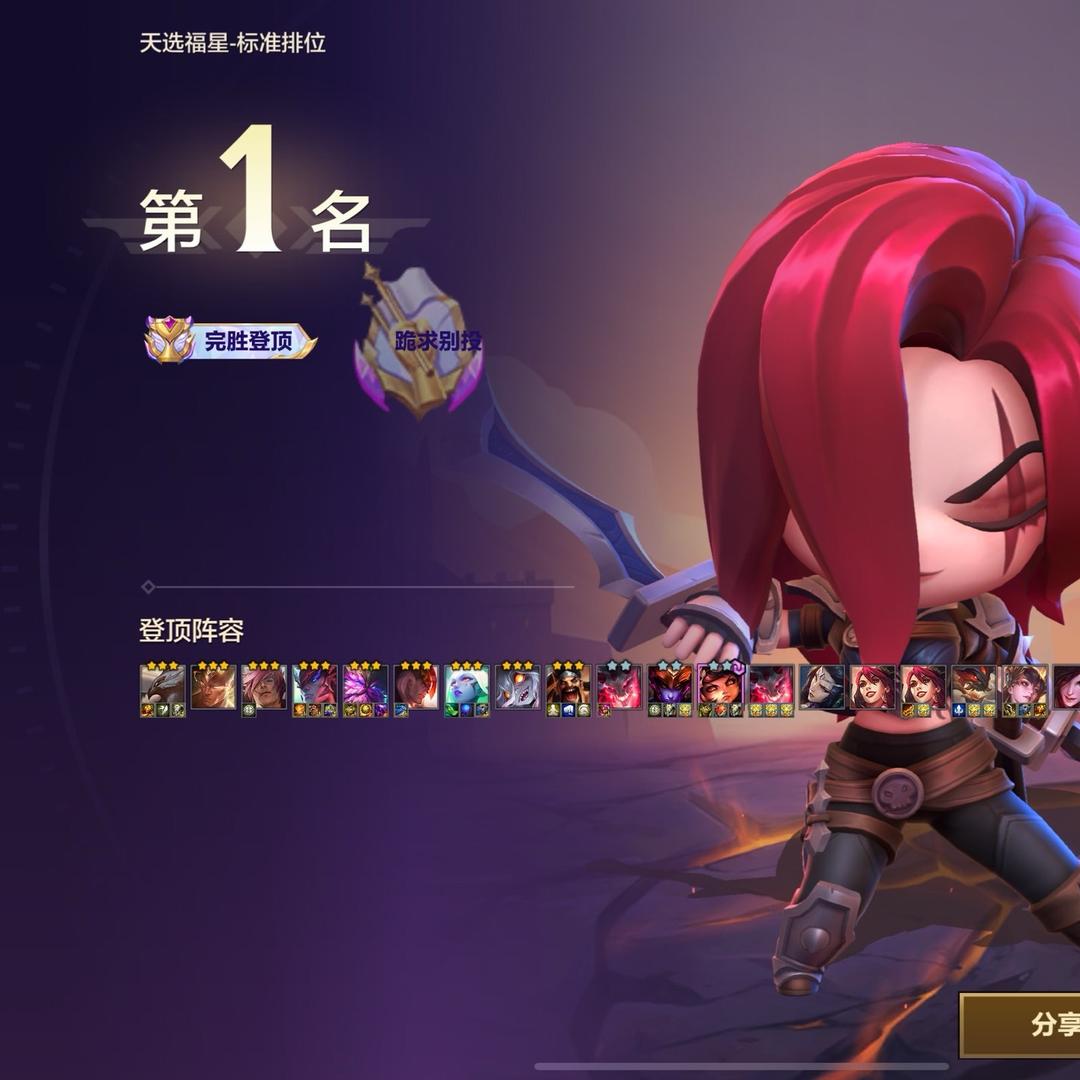1080x1080 pixels.
Task: Choose the white-masked orange-eyed champion portrait
Action: pos(517,686)
